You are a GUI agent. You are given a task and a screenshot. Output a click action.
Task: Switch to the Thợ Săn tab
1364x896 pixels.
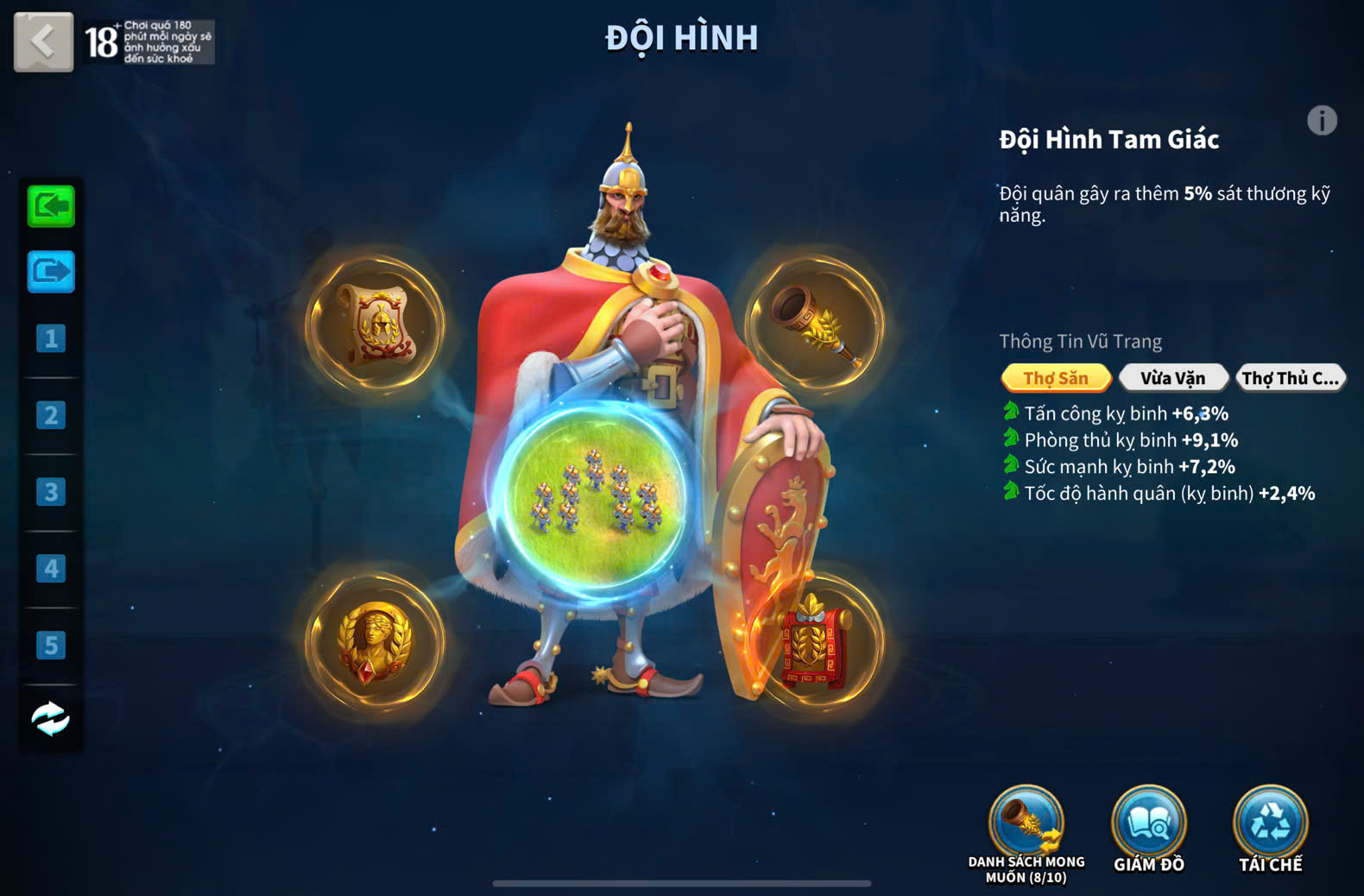click(1056, 378)
